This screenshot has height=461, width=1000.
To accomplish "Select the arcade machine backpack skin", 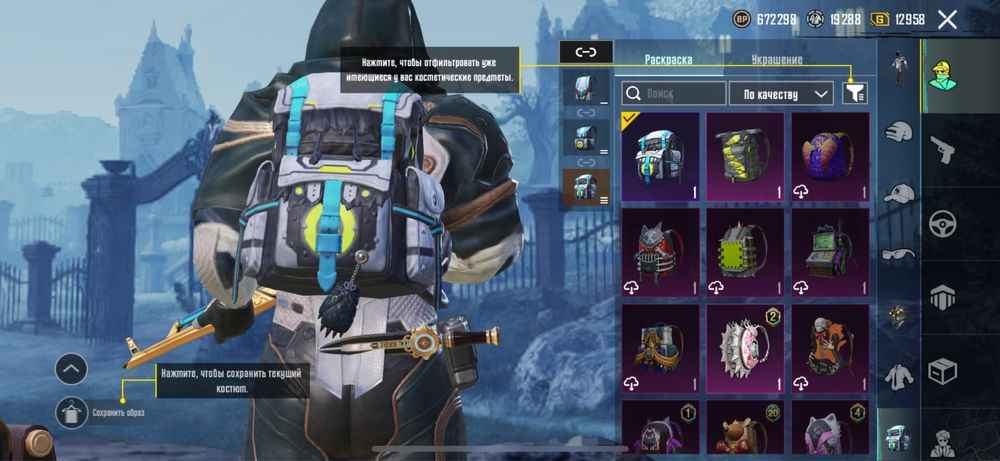I will click(x=830, y=252).
